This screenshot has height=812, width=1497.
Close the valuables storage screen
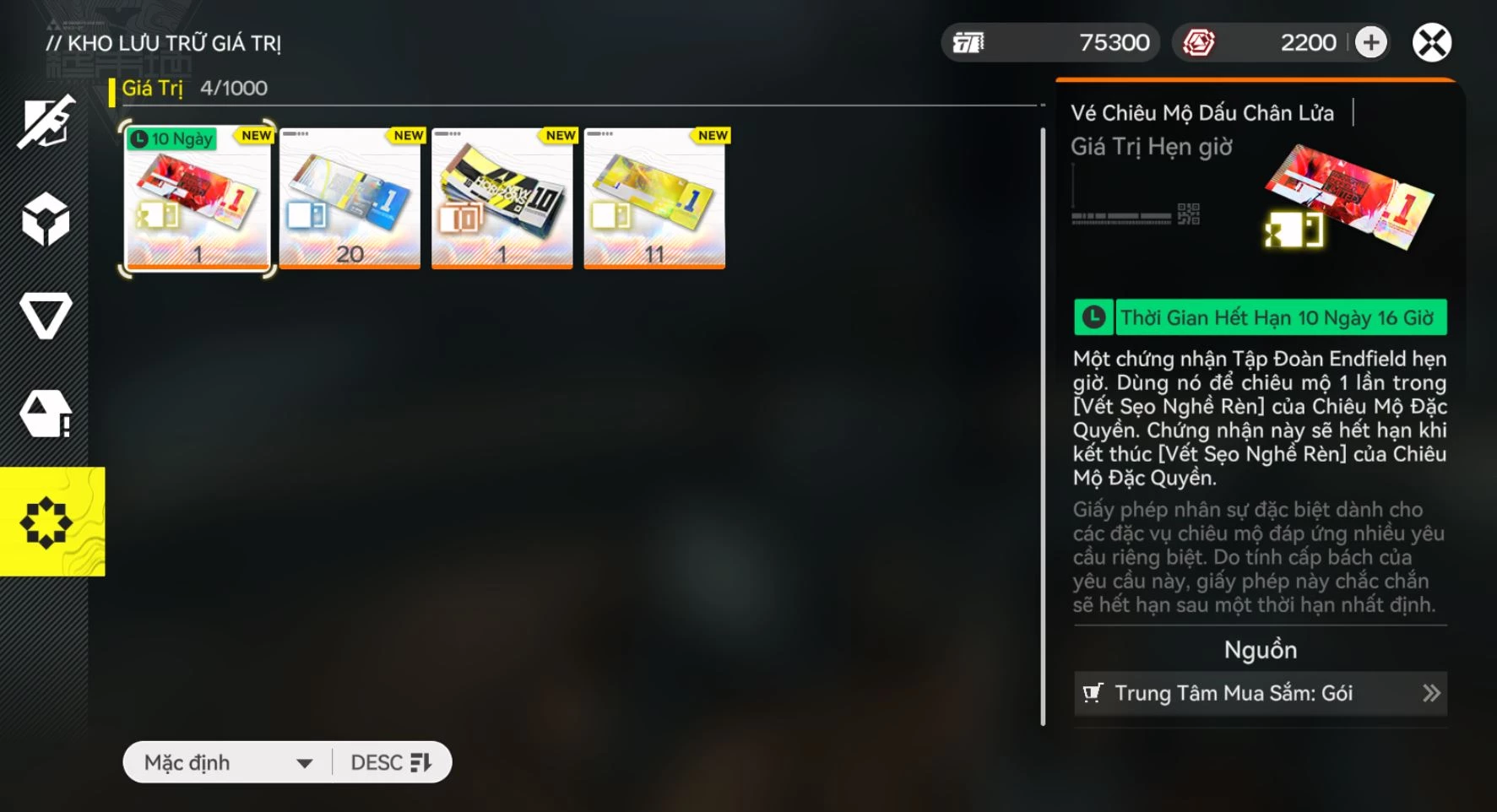click(1431, 43)
